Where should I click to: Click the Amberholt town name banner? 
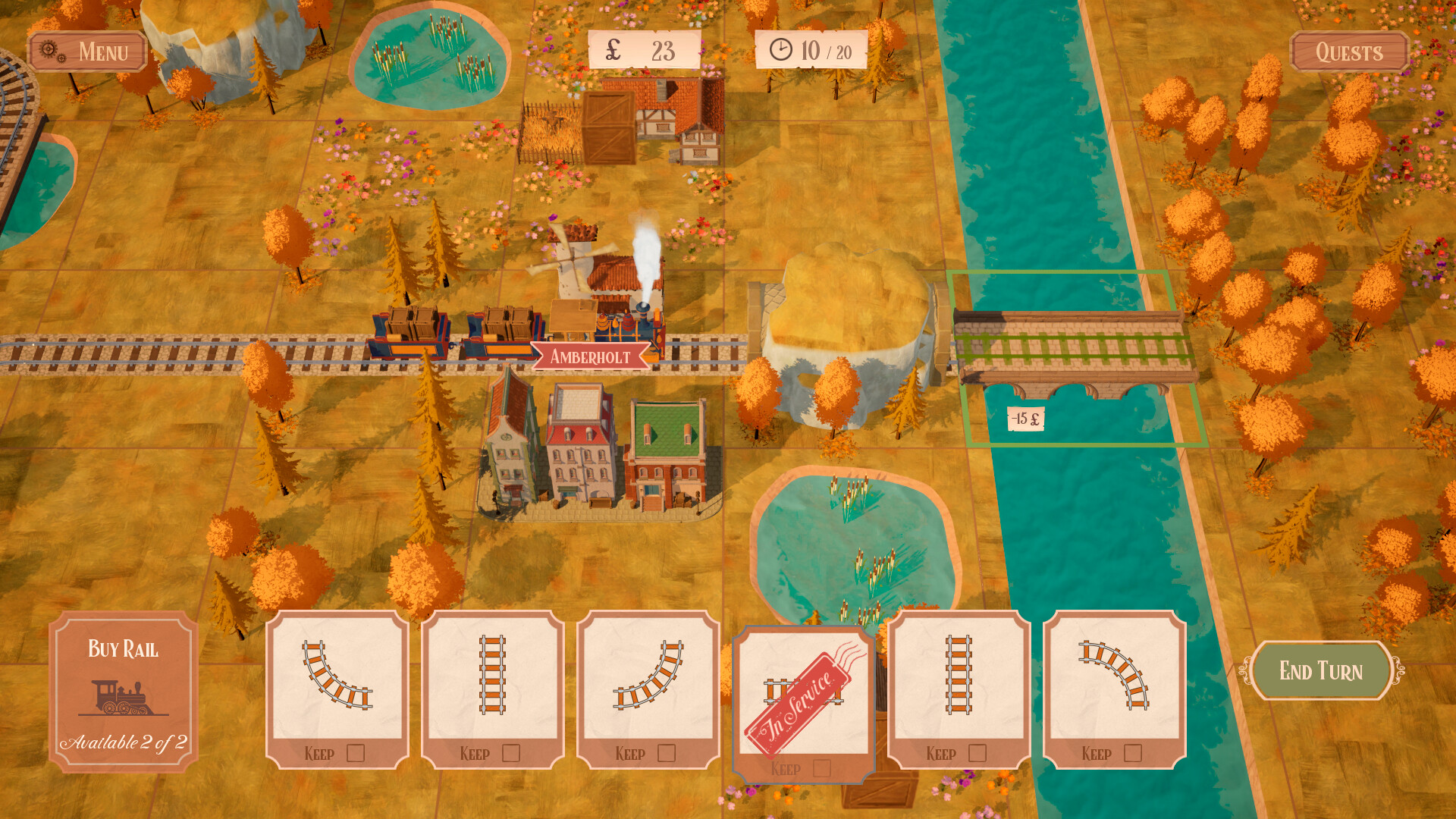point(589,357)
